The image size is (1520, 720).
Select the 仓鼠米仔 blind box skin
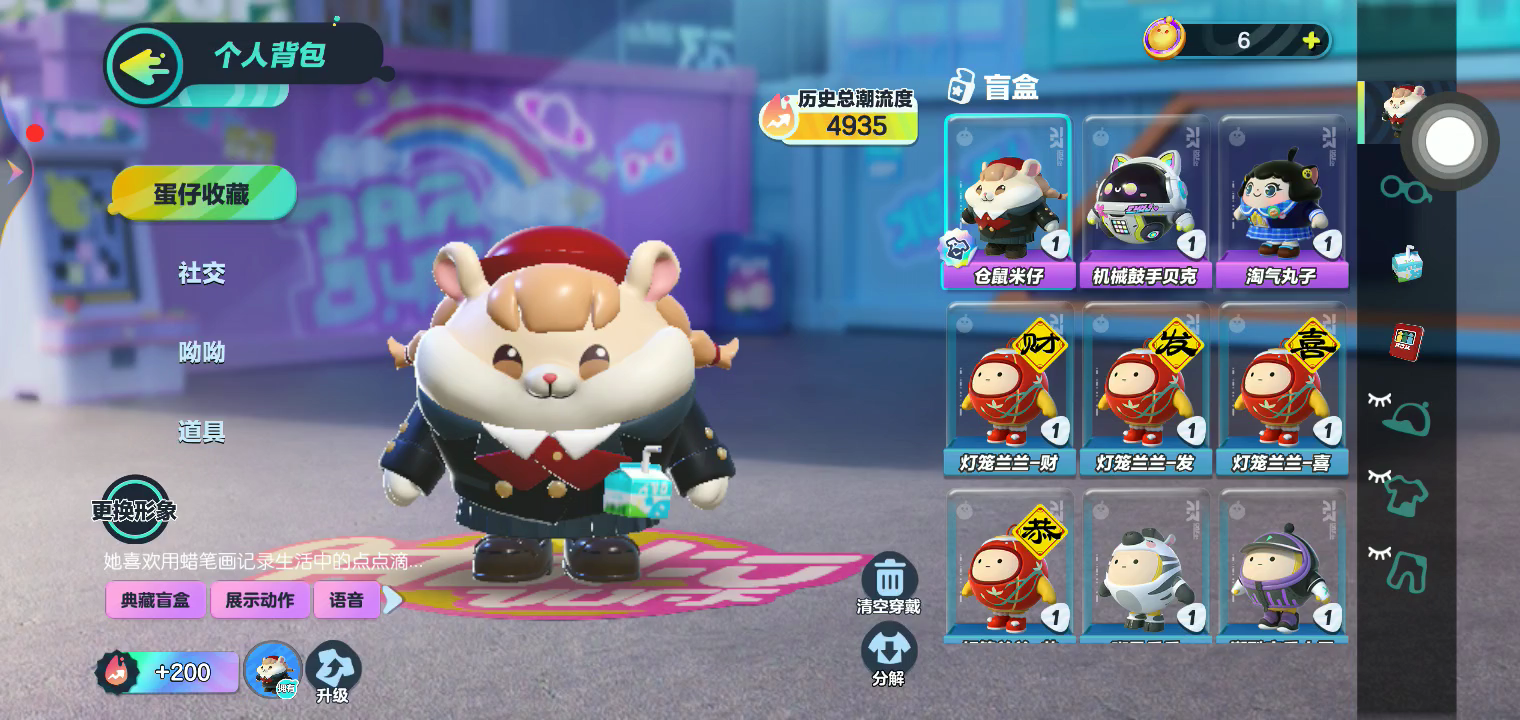tap(1008, 202)
